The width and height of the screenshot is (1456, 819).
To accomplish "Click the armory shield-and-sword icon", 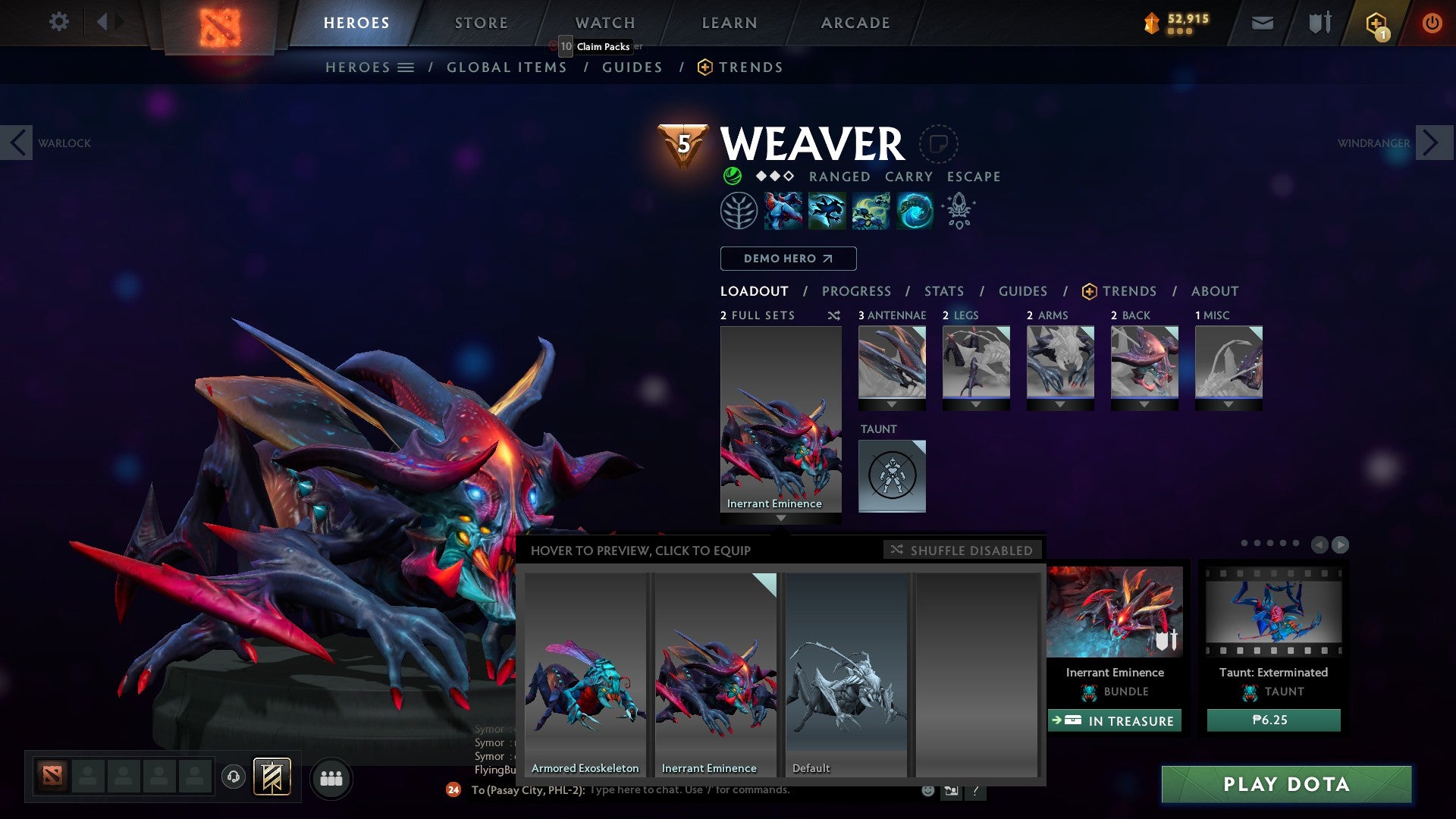I will (1319, 22).
